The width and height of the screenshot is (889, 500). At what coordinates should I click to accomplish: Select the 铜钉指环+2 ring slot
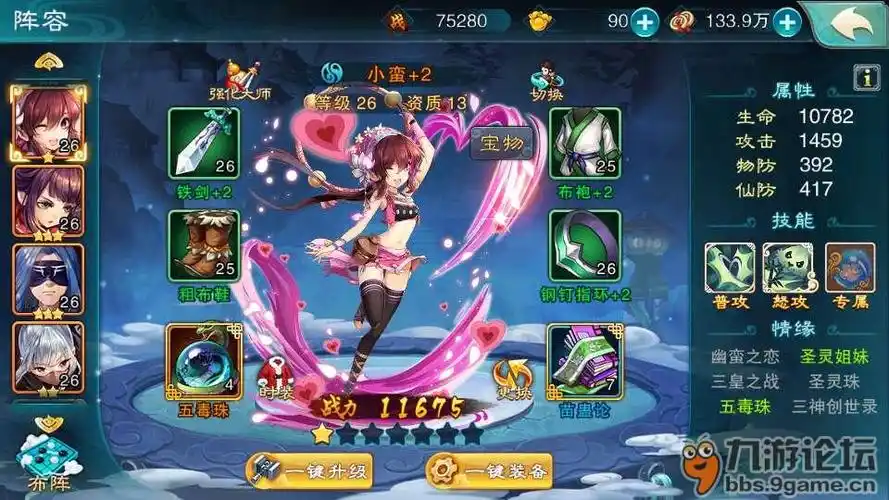[585, 246]
